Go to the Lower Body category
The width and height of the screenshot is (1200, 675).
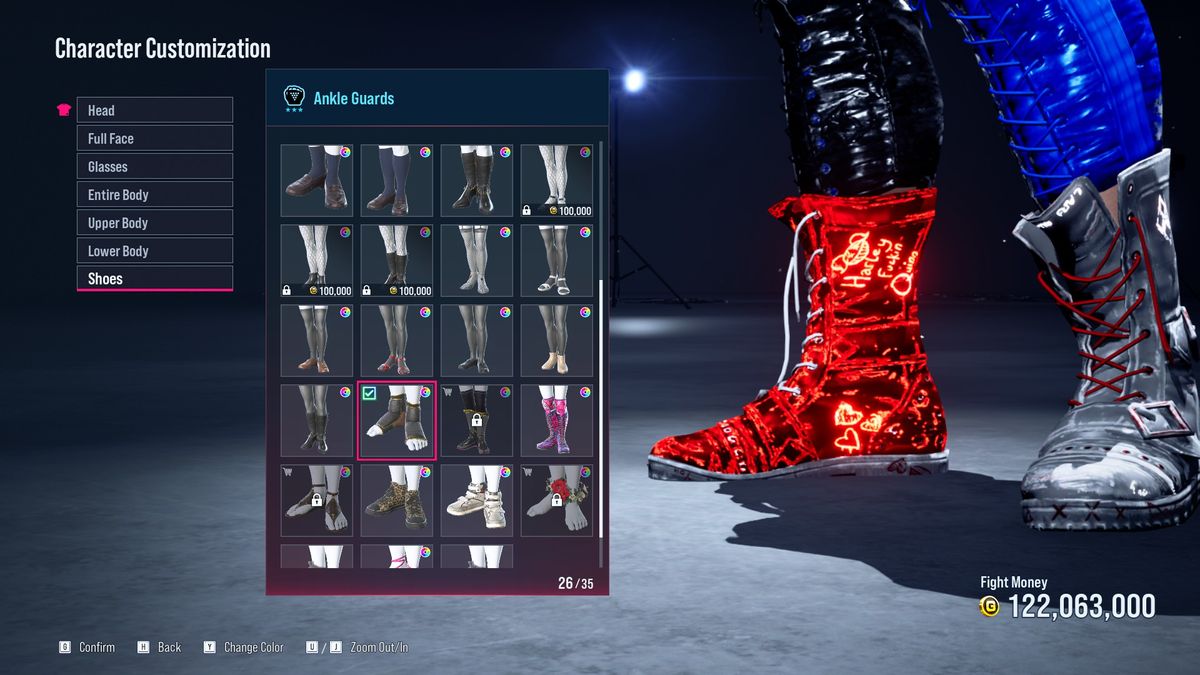point(154,250)
